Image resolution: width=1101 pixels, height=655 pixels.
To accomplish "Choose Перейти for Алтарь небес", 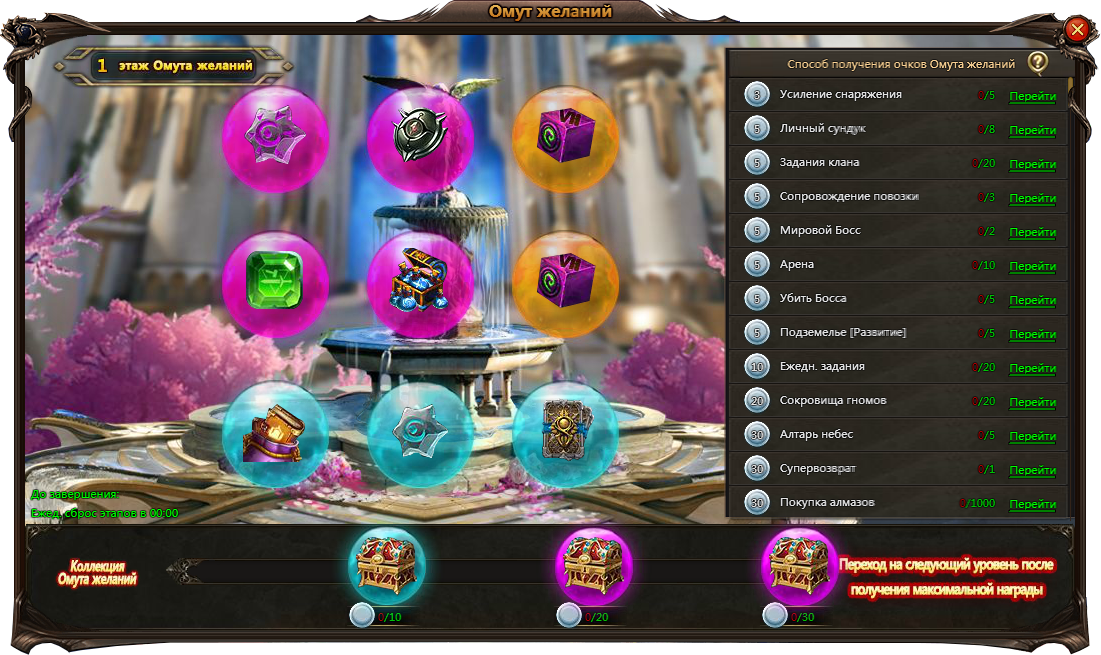I will click(1032, 437).
